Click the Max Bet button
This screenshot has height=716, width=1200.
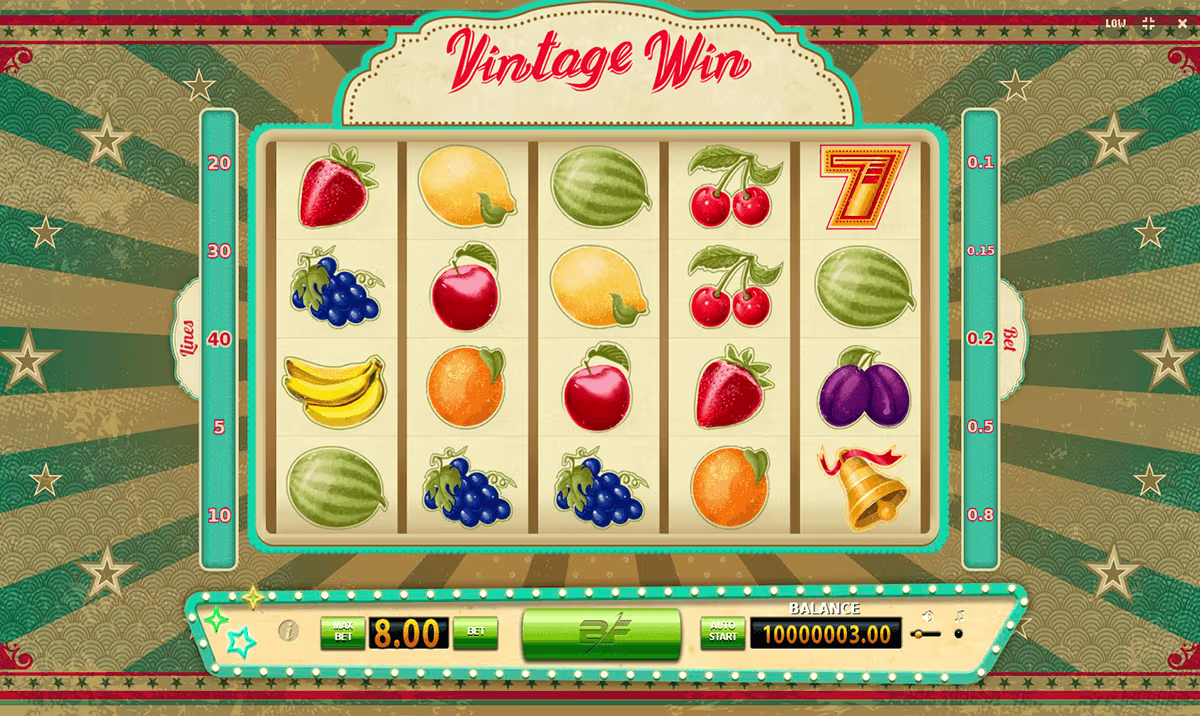click(x=342, y=633)
